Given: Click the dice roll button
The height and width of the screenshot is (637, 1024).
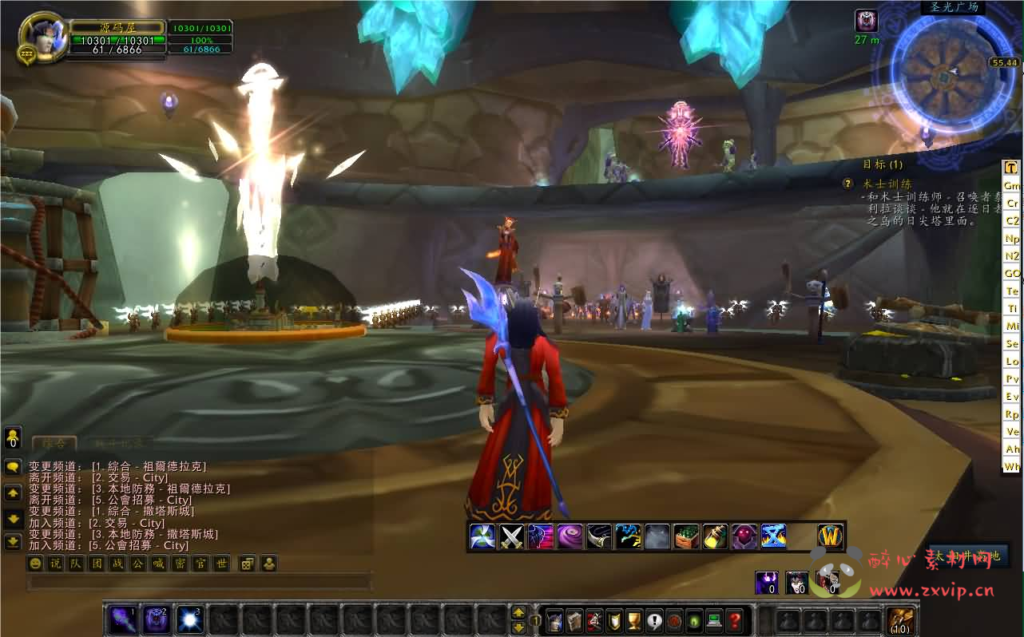Looking at the screenshot, I should [x=247, y=563].
